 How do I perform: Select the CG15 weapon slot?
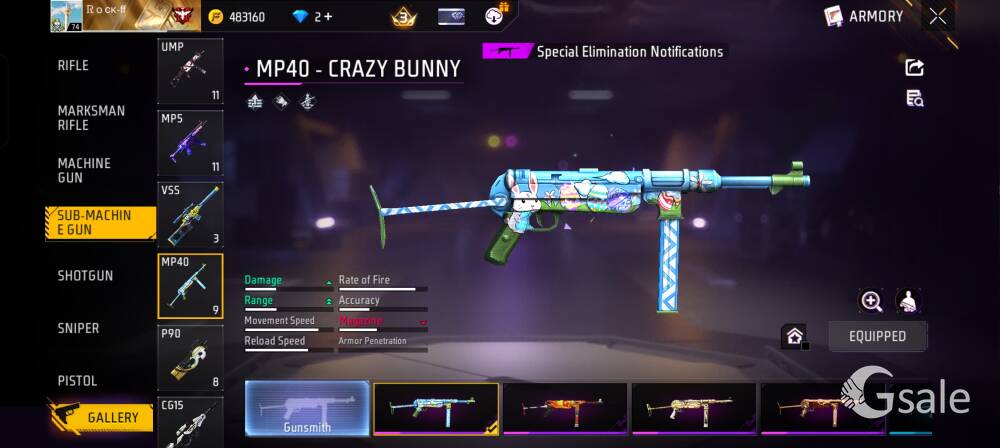190,421
